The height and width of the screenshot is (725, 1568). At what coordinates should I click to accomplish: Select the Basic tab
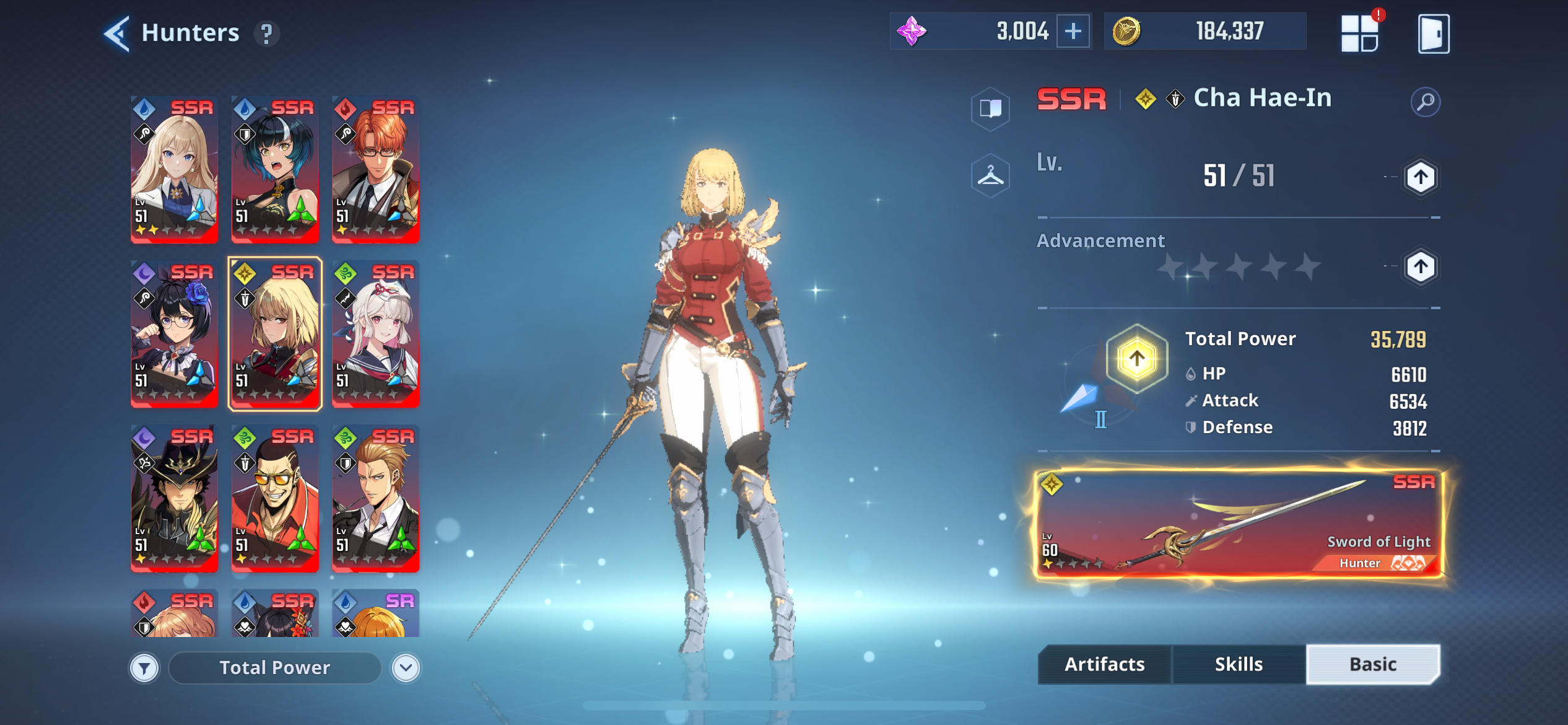(x=1372, y=664)
